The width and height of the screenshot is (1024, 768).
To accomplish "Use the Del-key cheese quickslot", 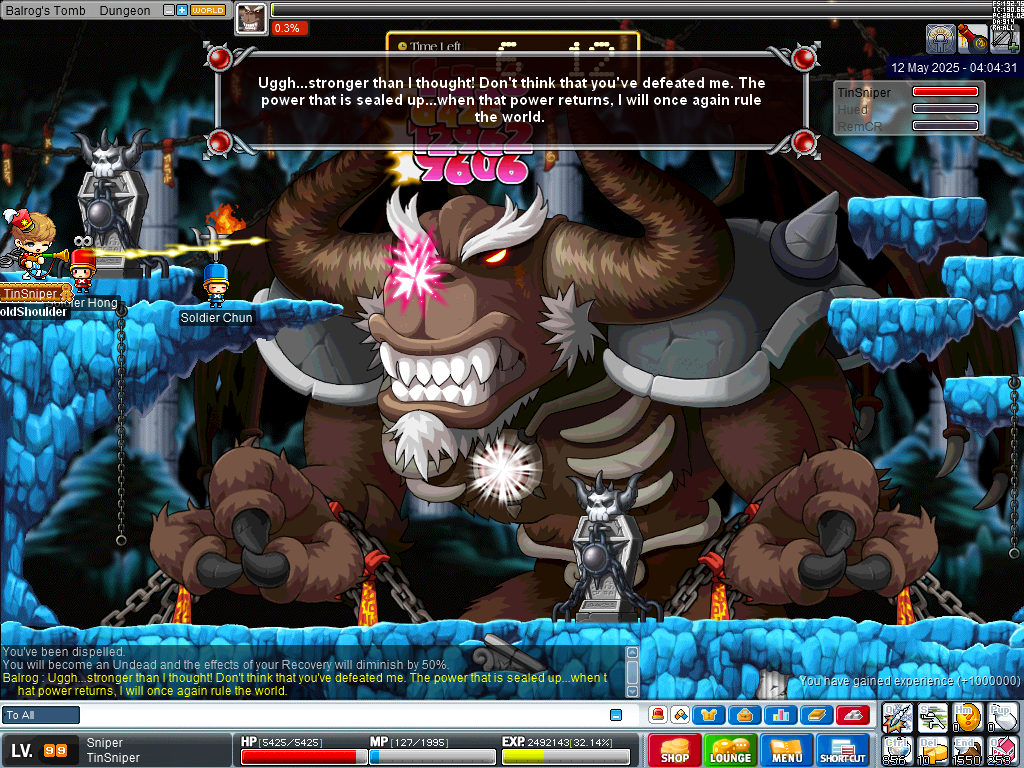I will [932, 750].
